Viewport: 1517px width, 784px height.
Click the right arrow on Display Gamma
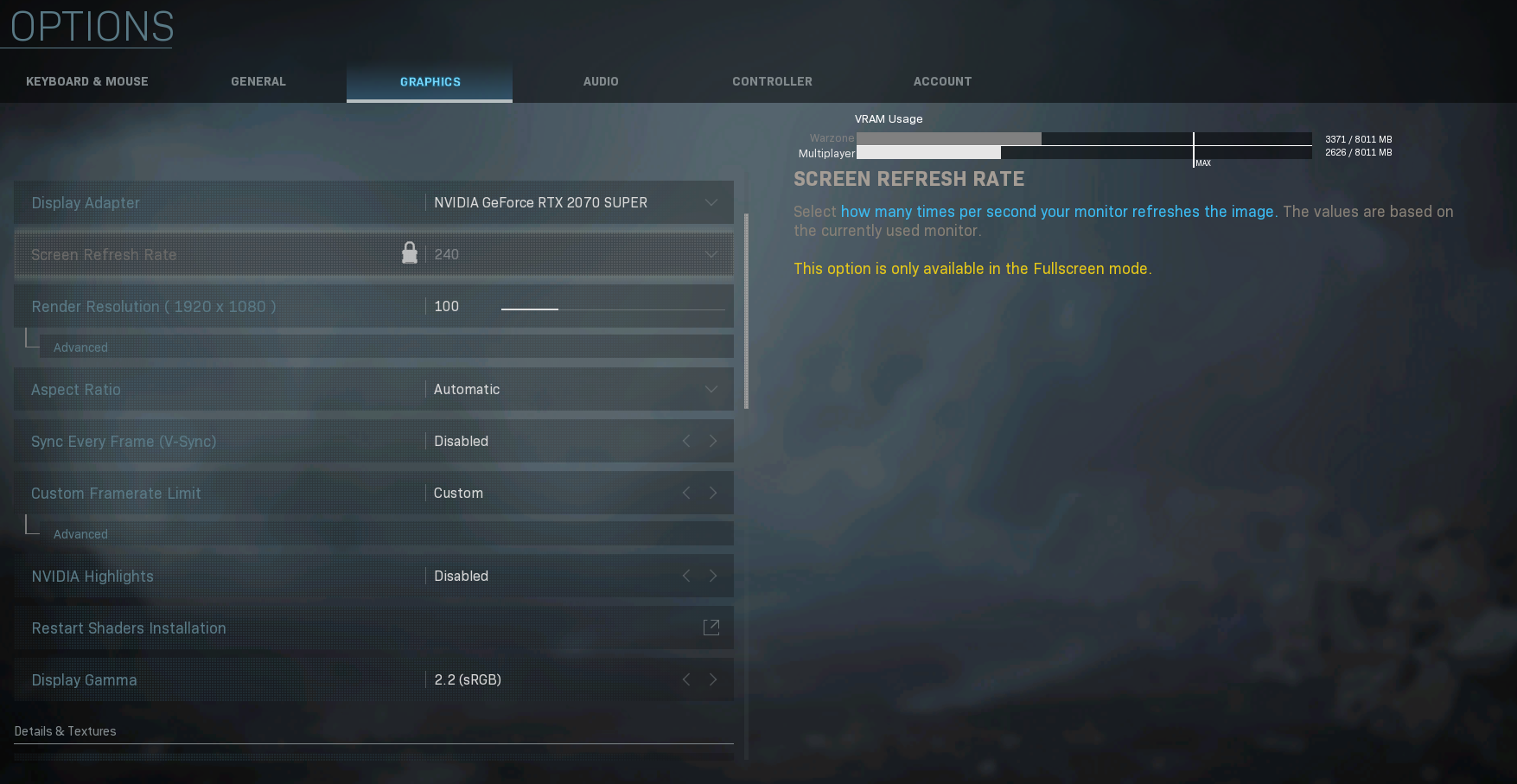click(713, 679)
